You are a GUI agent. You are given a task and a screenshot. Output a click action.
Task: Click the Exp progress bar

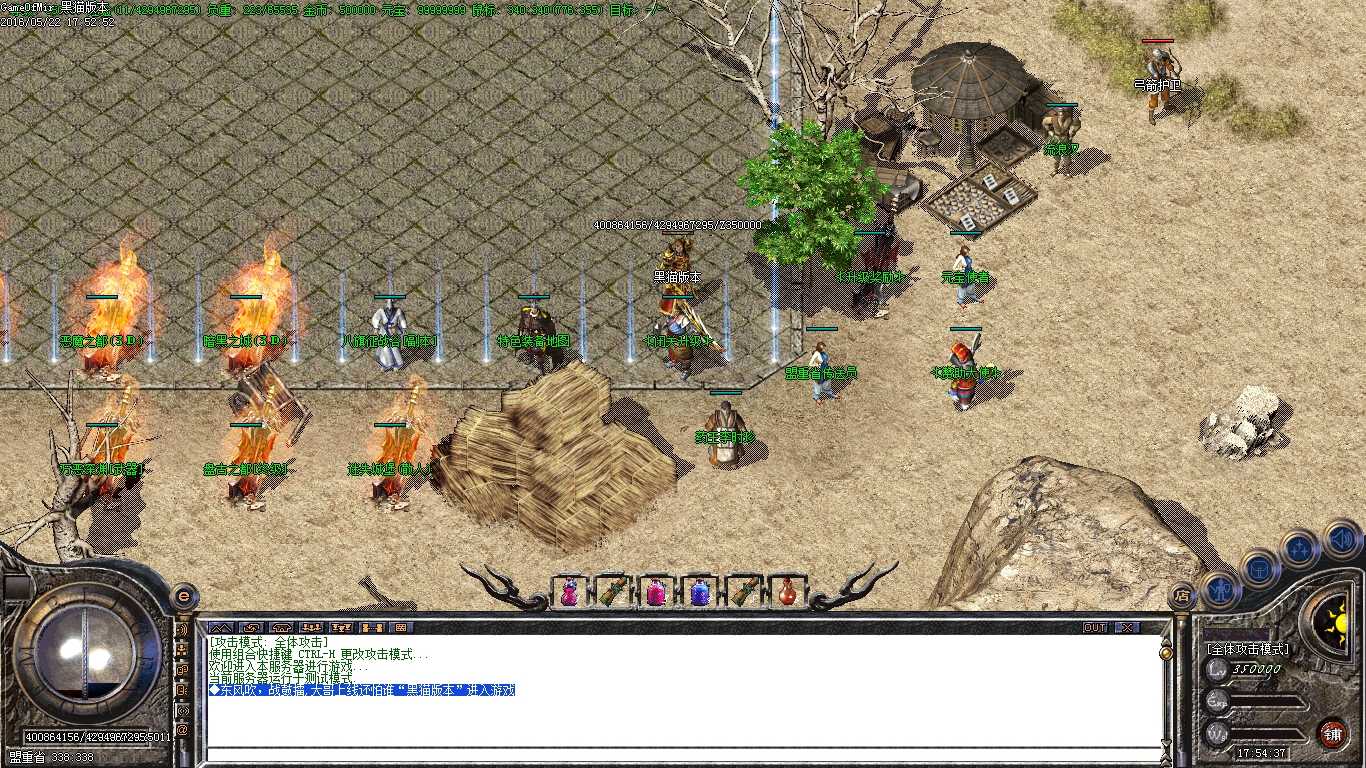tap(1263, 702)
